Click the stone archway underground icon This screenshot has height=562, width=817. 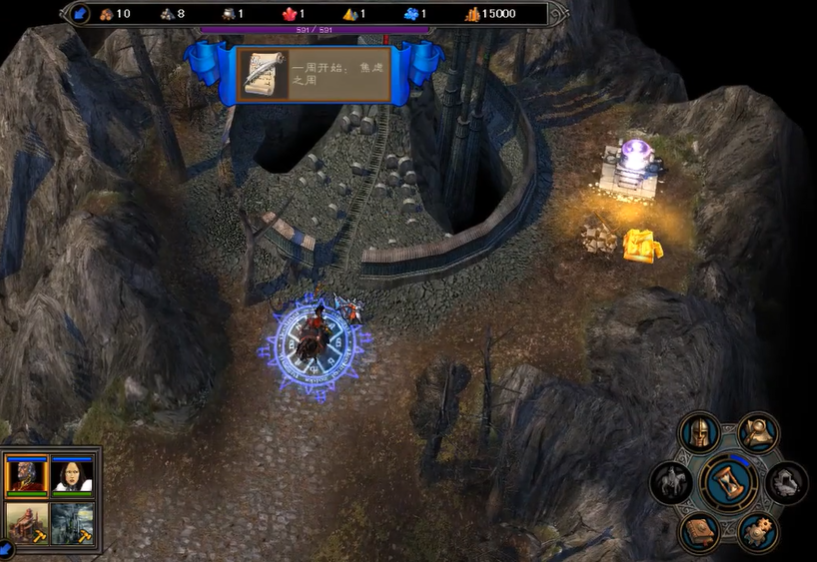pyautogui.click(x=787, y=483)
